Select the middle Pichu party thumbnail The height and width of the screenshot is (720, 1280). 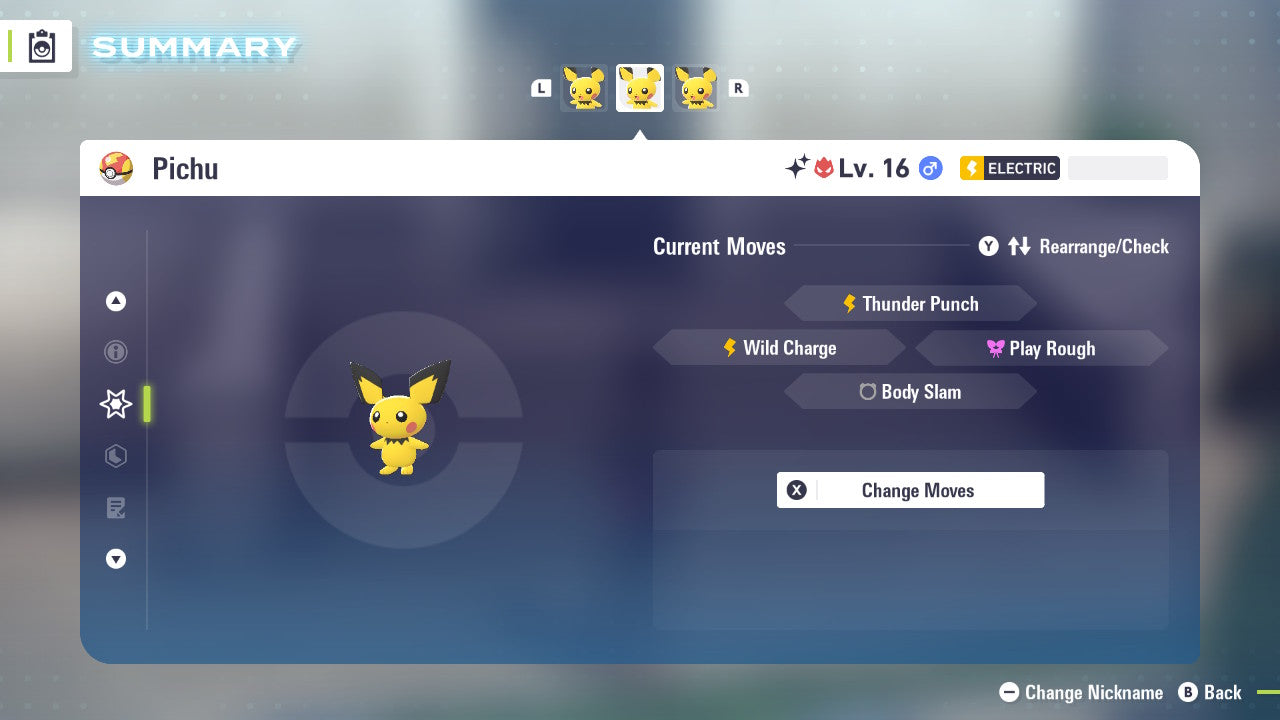[639, 88]
